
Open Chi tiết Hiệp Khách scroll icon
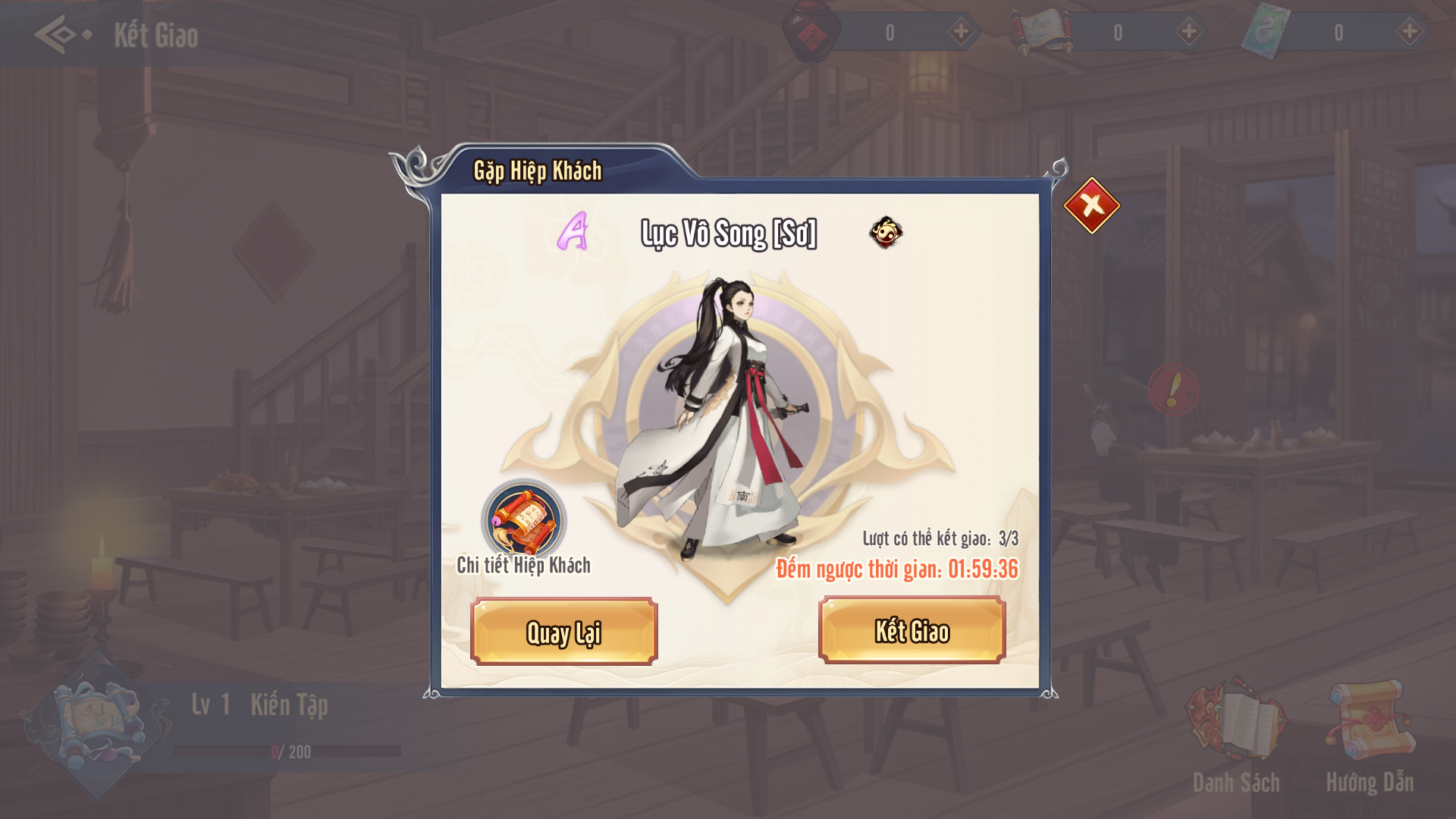point(523,521)
